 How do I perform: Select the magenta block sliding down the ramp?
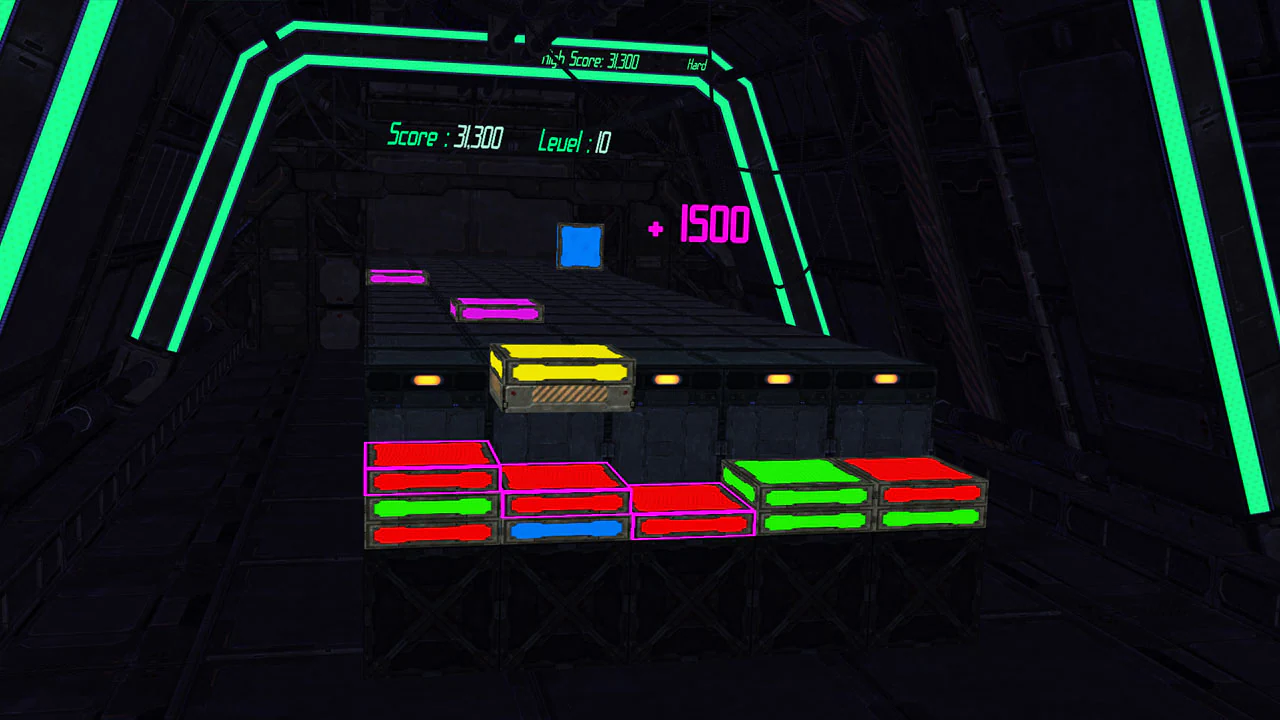point(496,311)
